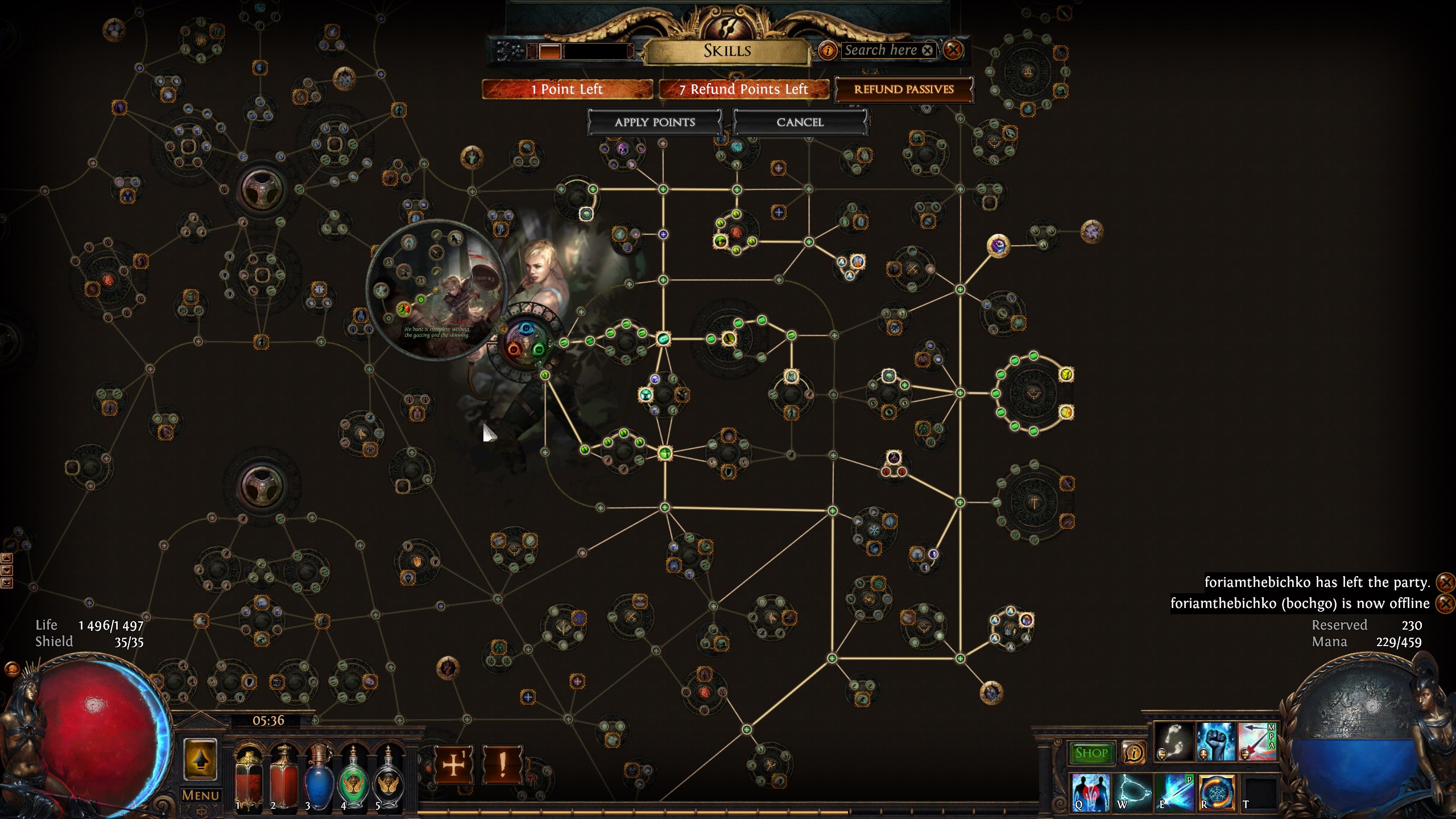This screenshot has width=1456, height=819.
Task: Close the Skills passive tree window
Action: click(953, 50)
